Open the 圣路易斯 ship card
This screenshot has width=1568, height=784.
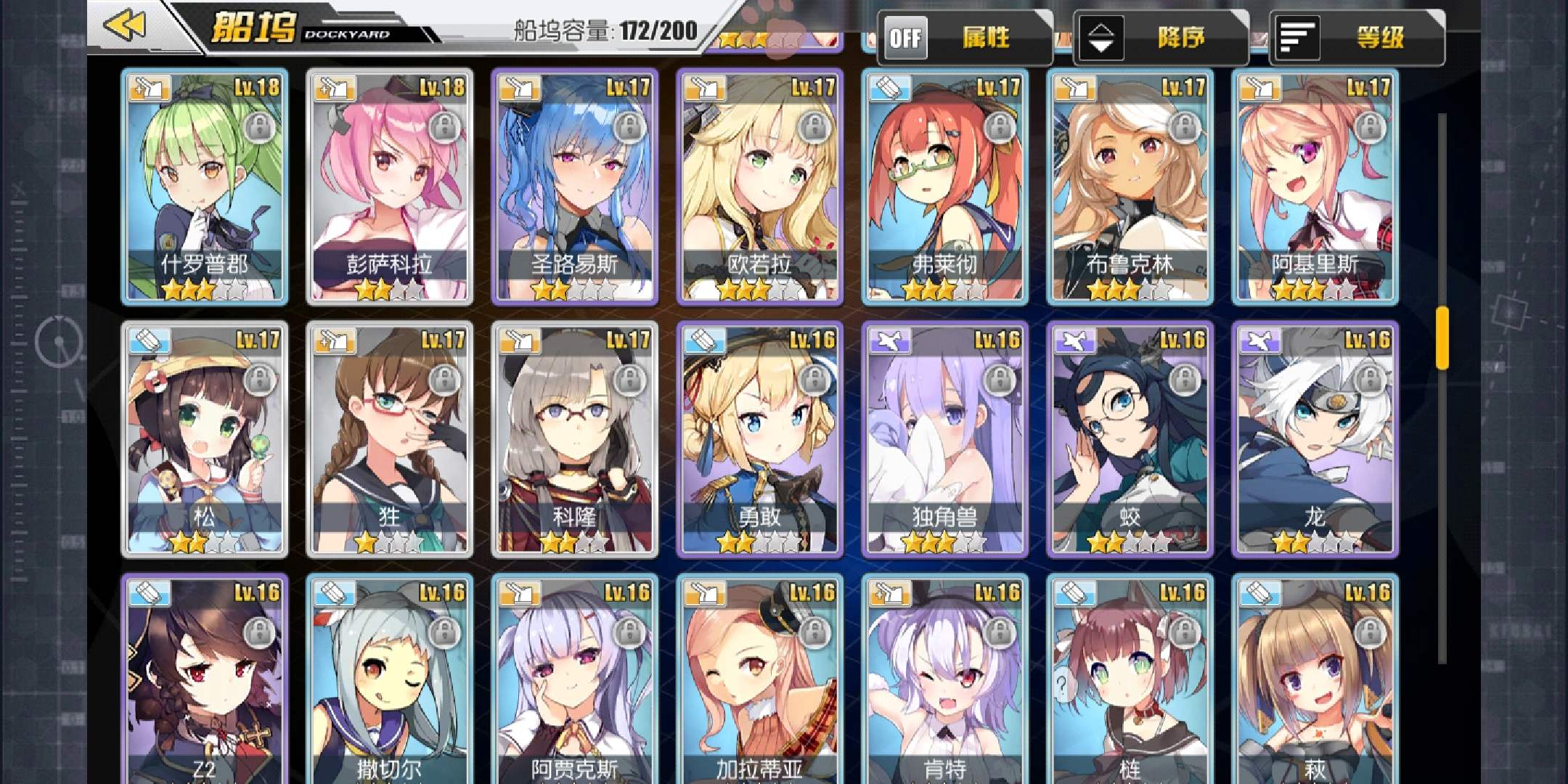point(575,187)
